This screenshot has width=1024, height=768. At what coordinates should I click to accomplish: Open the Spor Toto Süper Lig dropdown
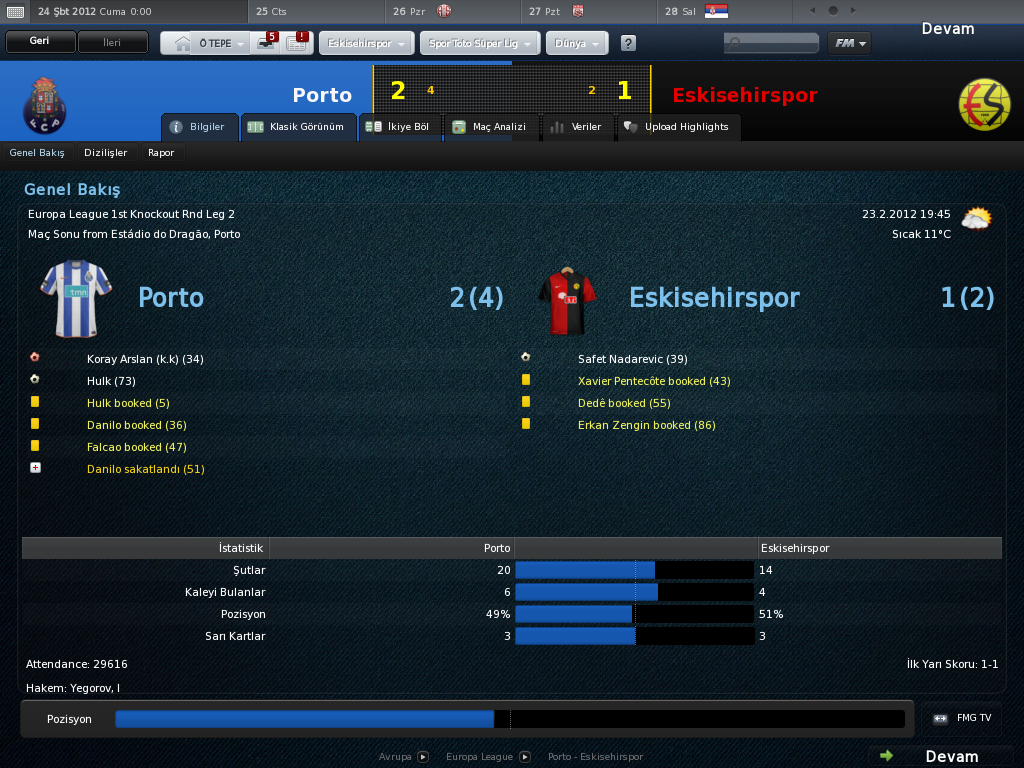[x=480, y=44]
